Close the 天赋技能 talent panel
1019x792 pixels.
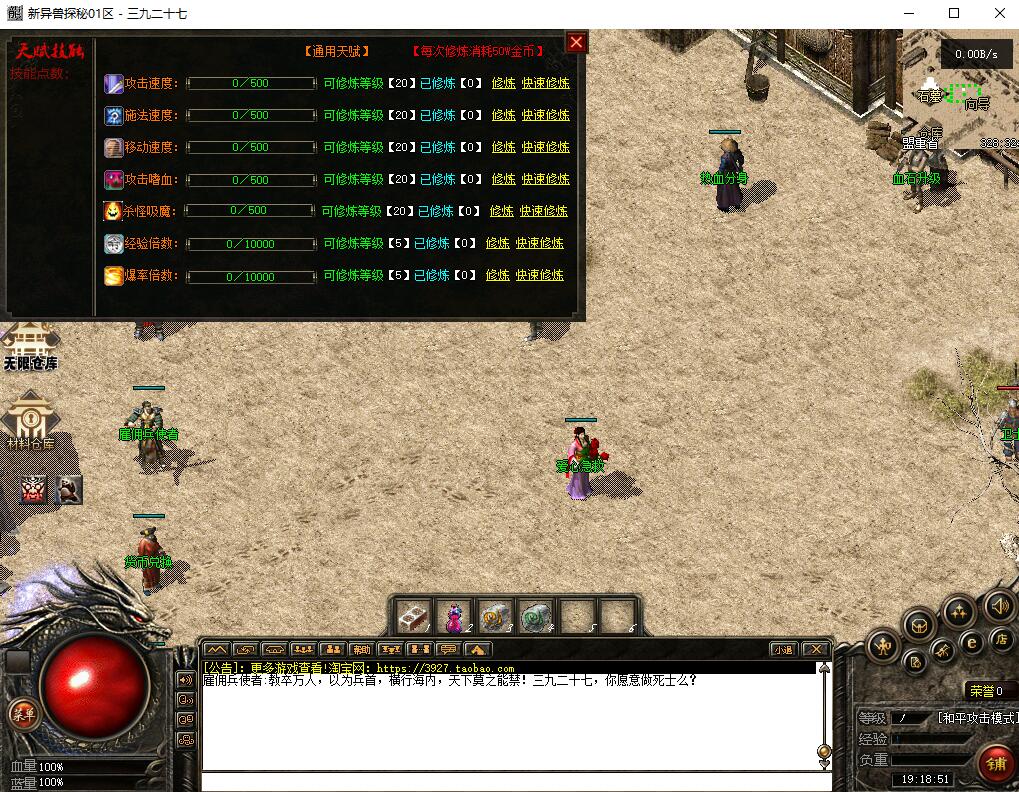click(x=576, y=42)
